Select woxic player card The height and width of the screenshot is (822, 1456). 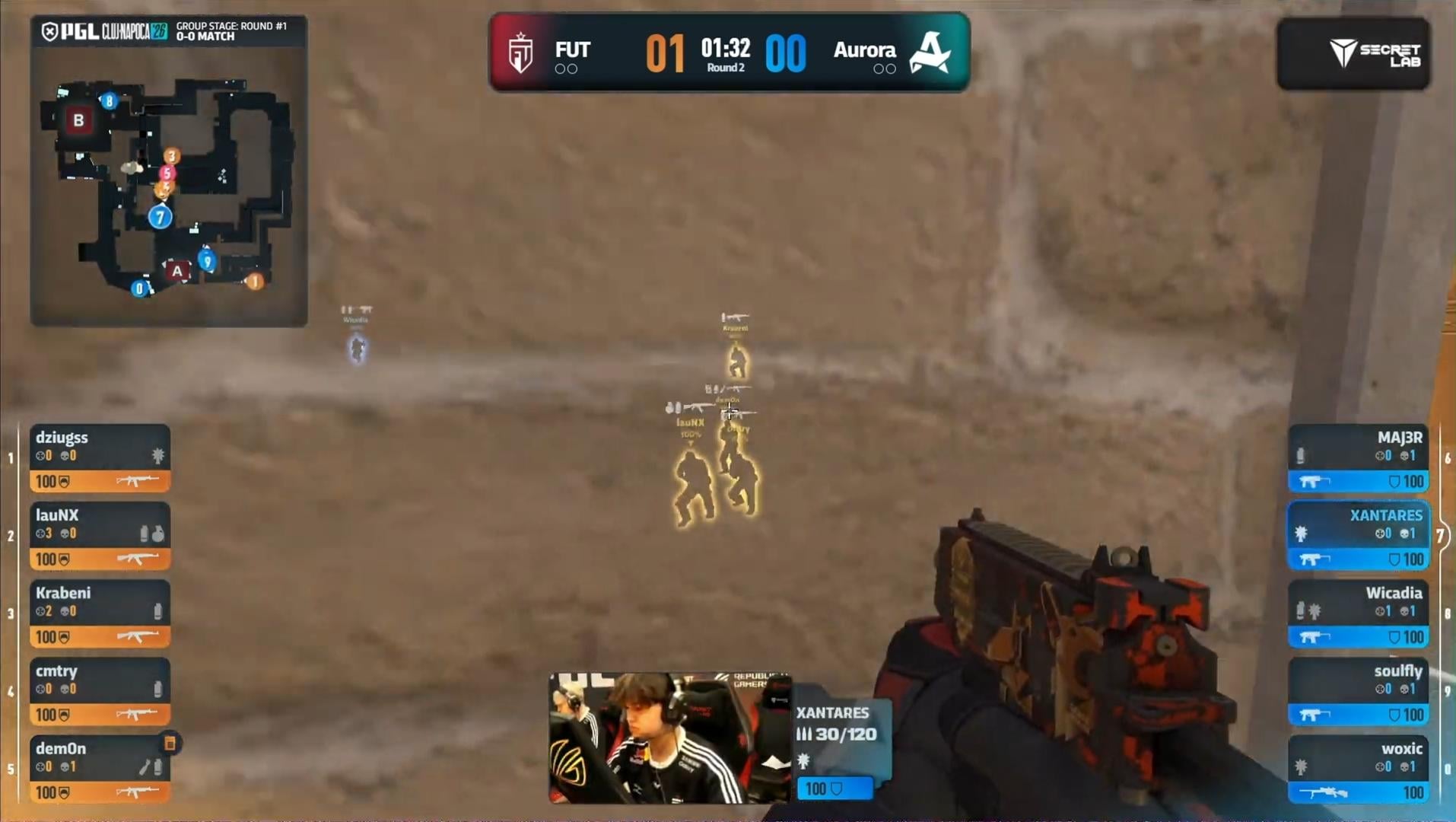pos(1358,769)
